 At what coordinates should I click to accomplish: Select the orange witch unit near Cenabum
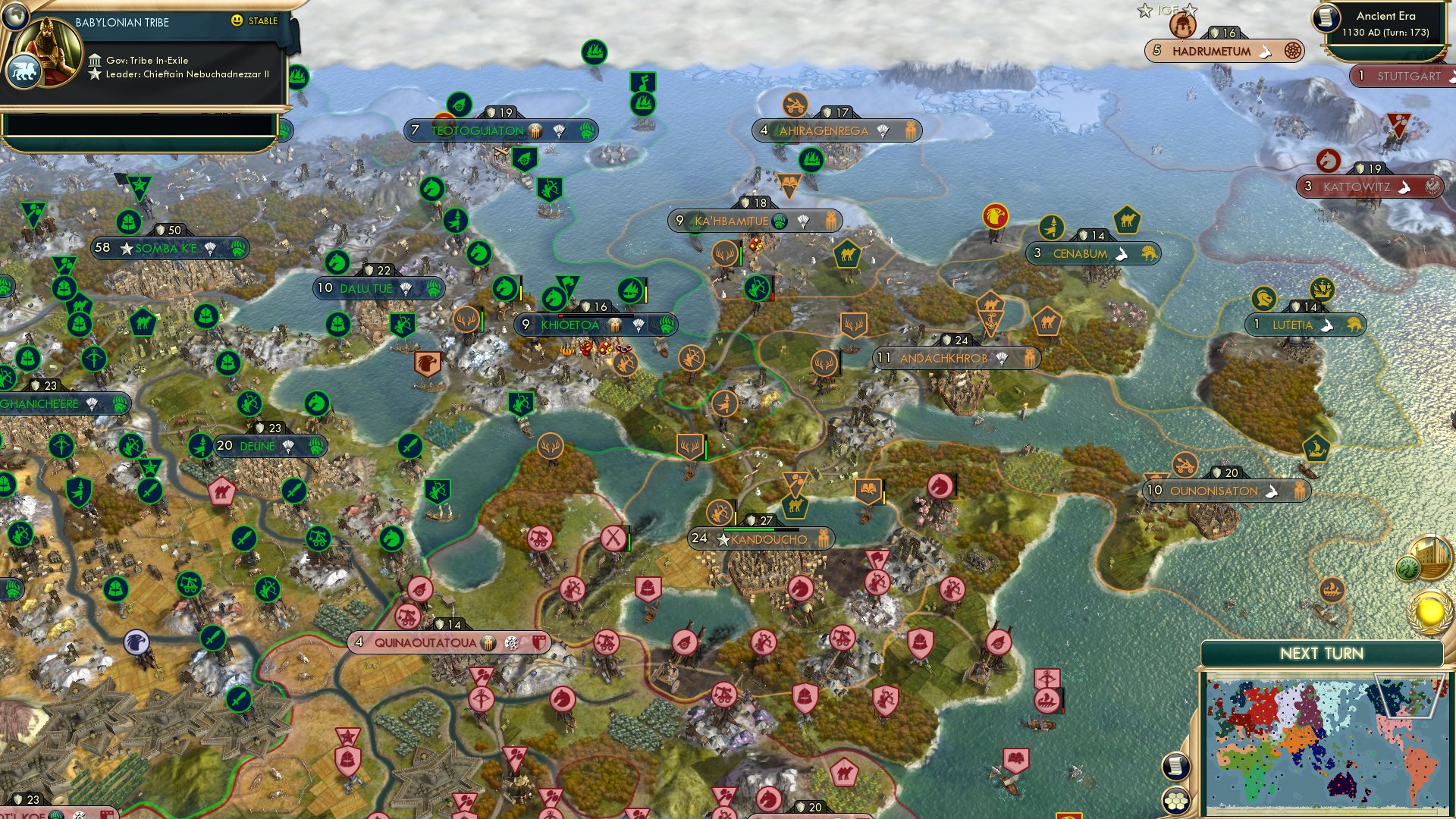point(1053,227)
